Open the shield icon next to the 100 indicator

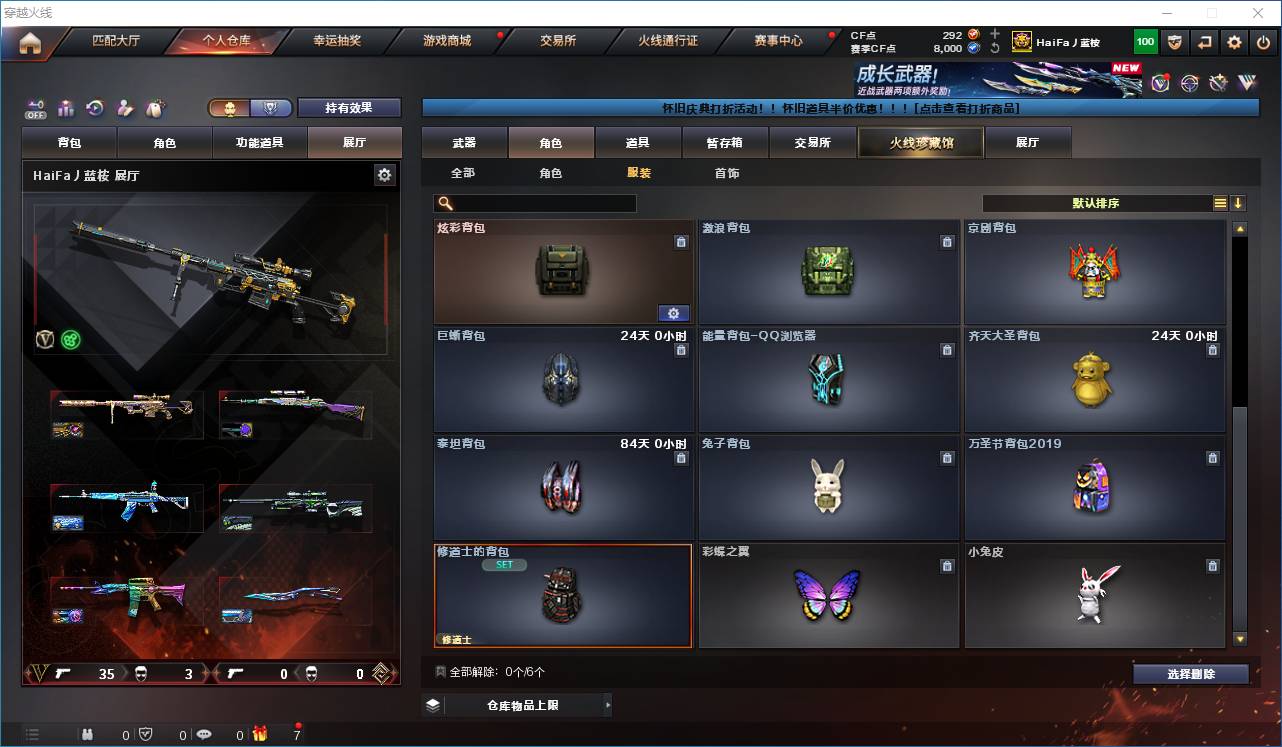coord(1174,41)
